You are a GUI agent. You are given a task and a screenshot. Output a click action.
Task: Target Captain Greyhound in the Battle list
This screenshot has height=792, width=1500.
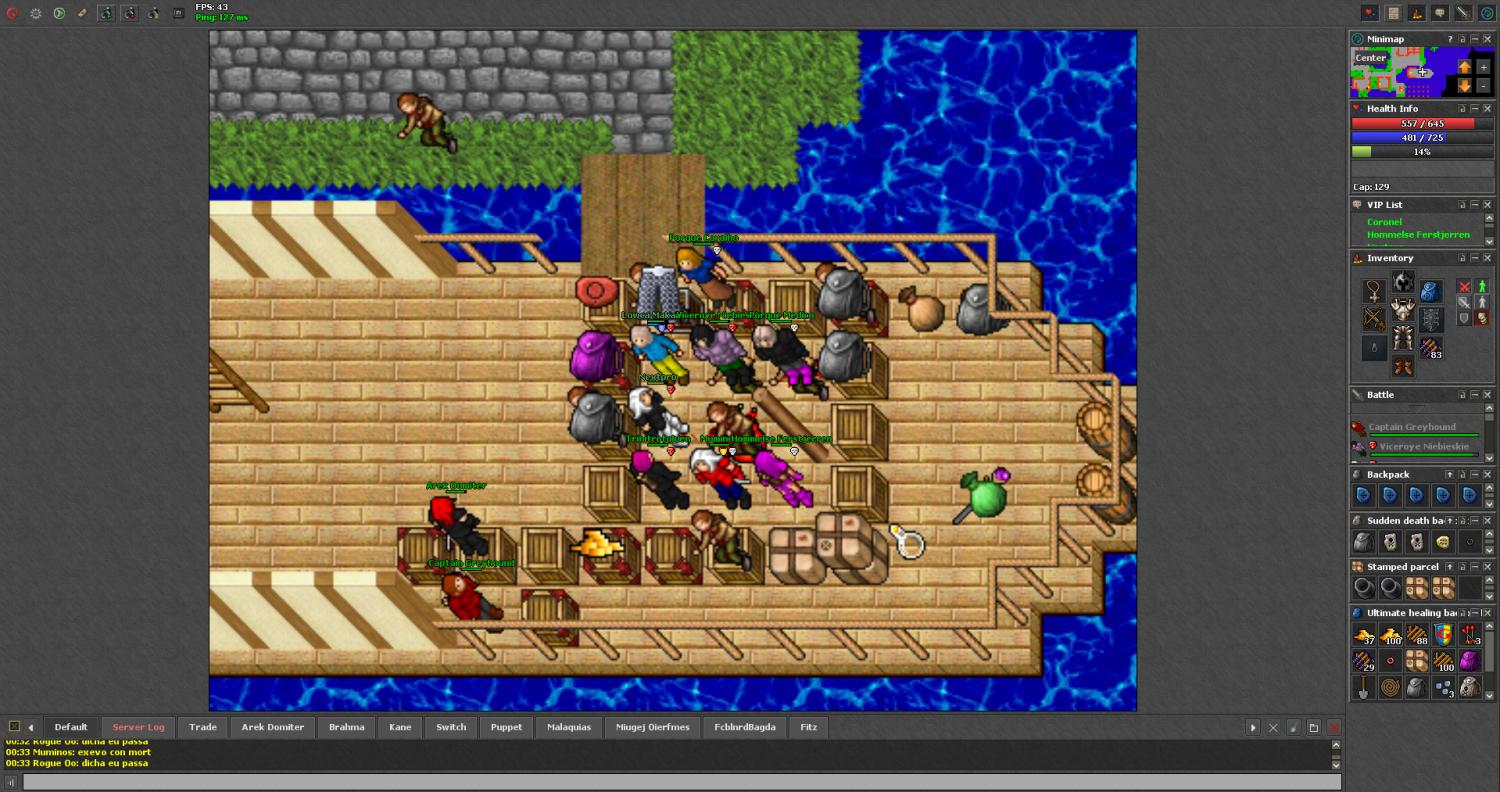tap(1412, 427)
